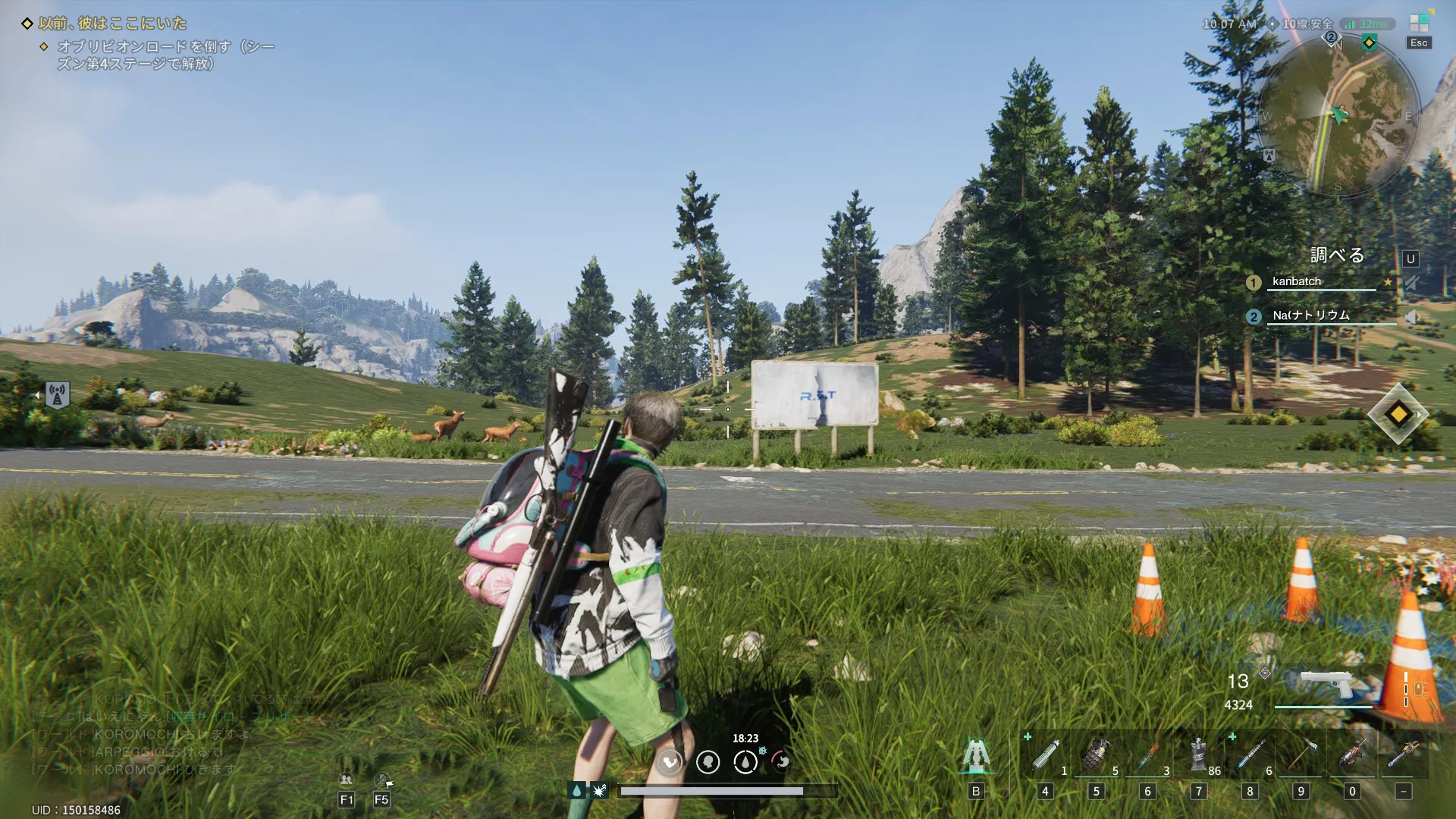Screen dimensions: 1456x819
Task: Select teammate Na(ナトリウム in the party list
Action: pos(1310,315)
